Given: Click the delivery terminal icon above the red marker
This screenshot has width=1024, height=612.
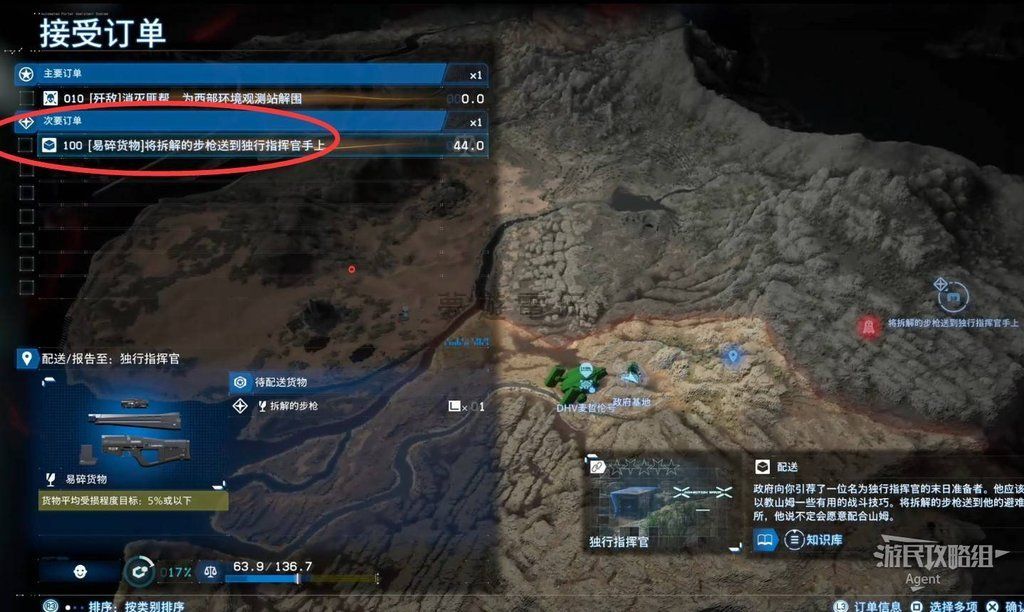Looking at the screenshot, I should 952,295.
